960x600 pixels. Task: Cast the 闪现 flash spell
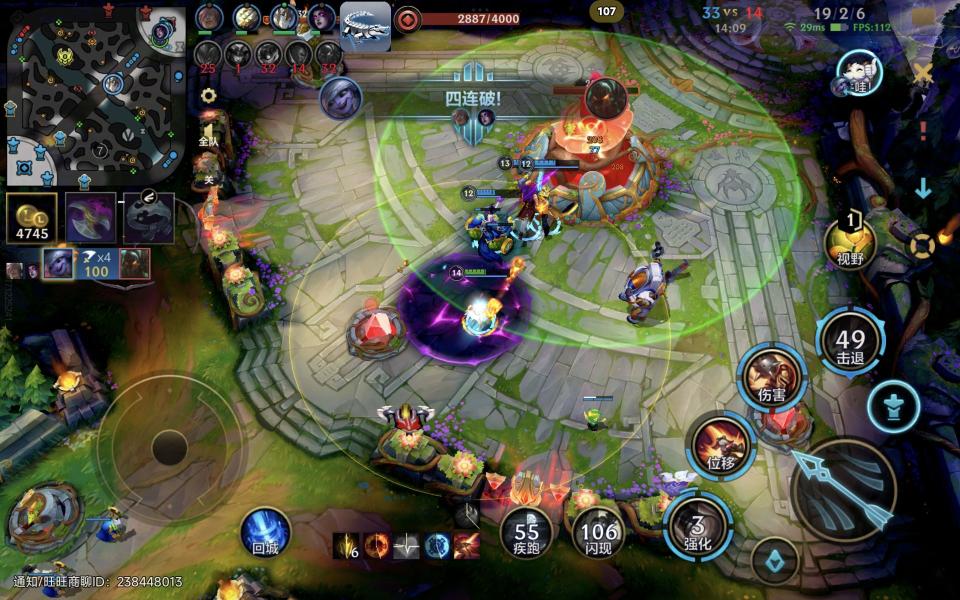(x=599, y=532)
